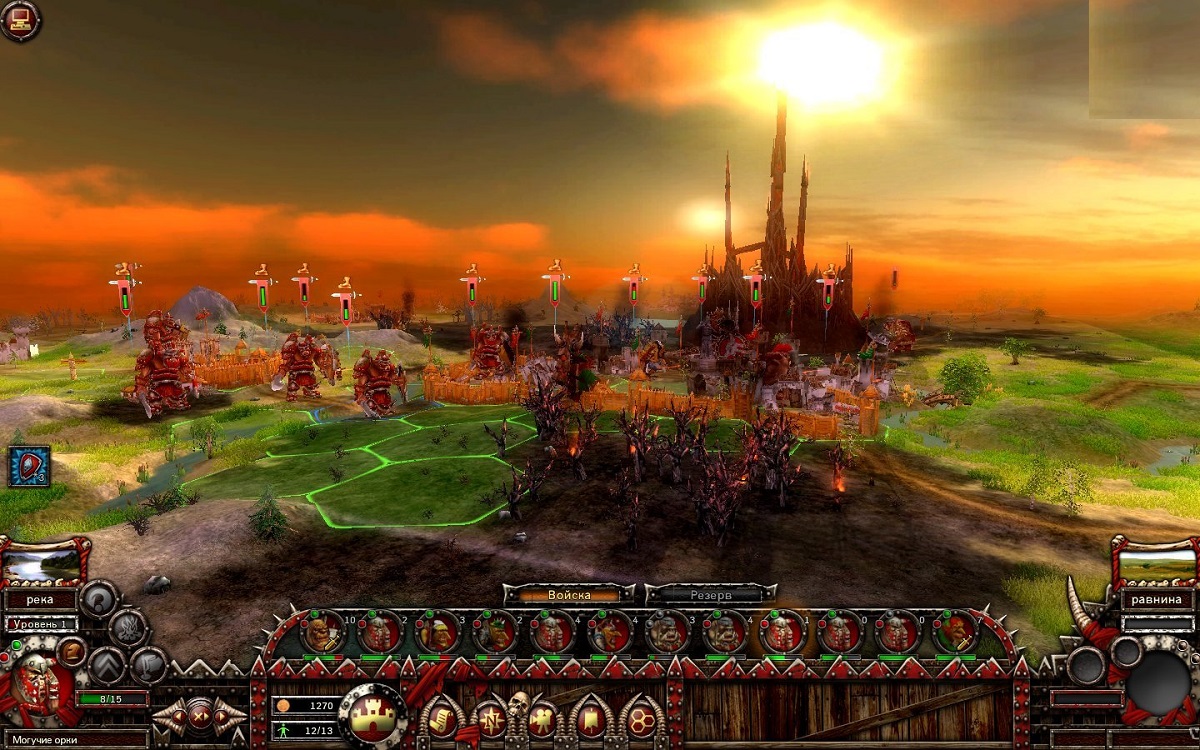Open the scroll icon button
The height and width of the screenshot is (750, 1200).
pos(441,718)
